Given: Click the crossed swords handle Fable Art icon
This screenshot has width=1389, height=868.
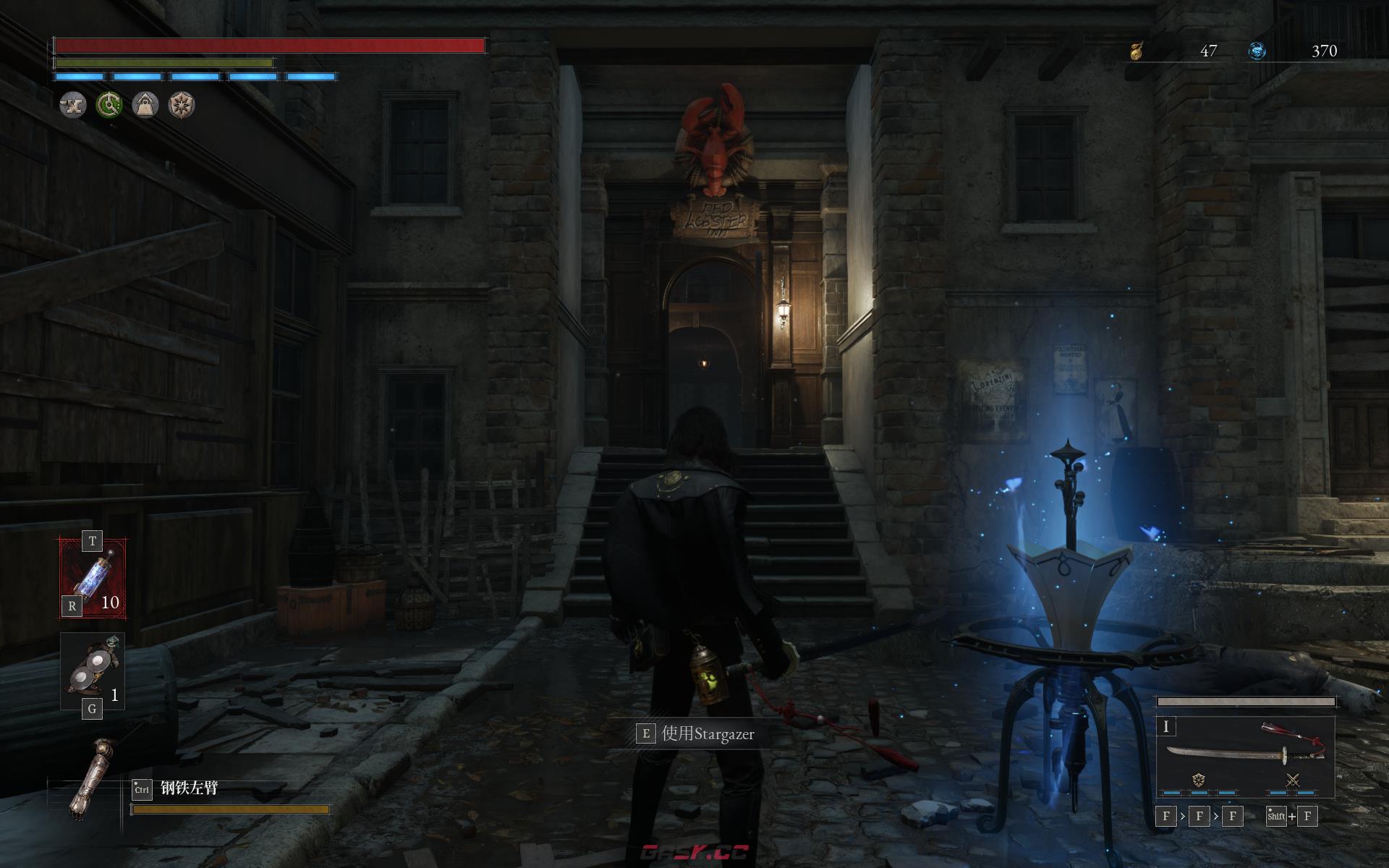Looking at the screenshot, I should click(1293, 780).
